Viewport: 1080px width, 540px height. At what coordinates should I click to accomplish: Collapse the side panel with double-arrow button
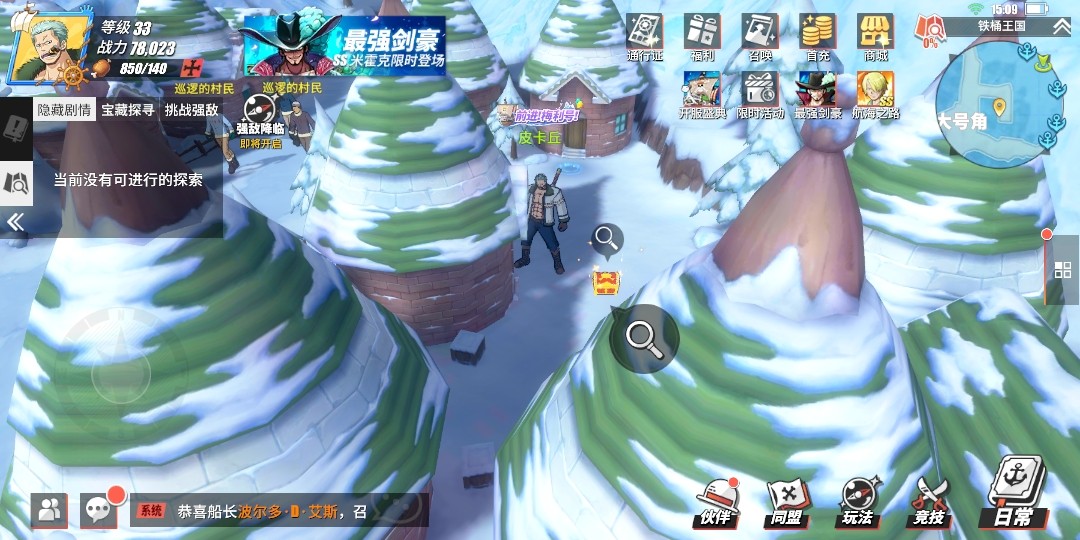(x=15, y=222)
